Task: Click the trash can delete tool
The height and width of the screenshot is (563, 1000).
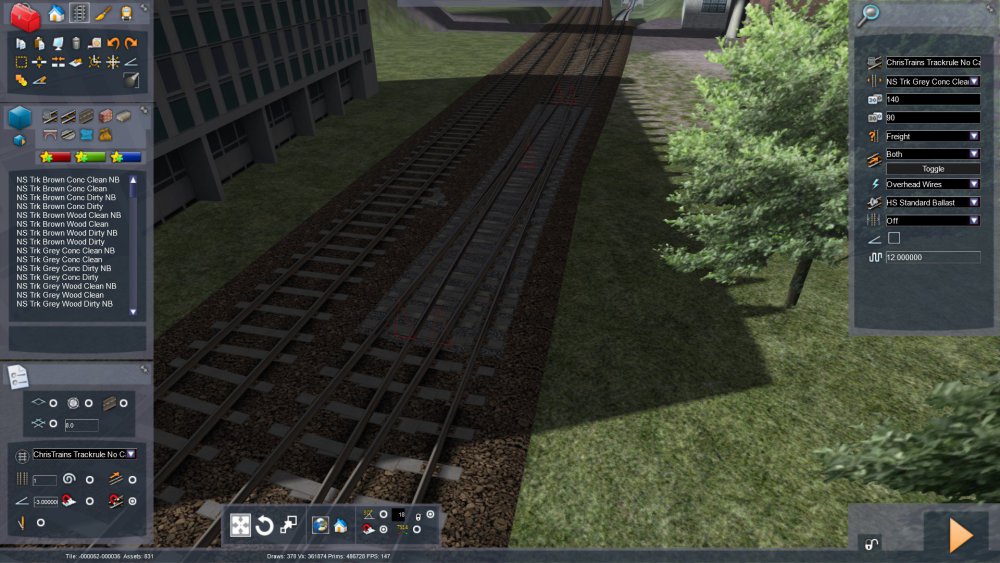Action: [75, 44]
